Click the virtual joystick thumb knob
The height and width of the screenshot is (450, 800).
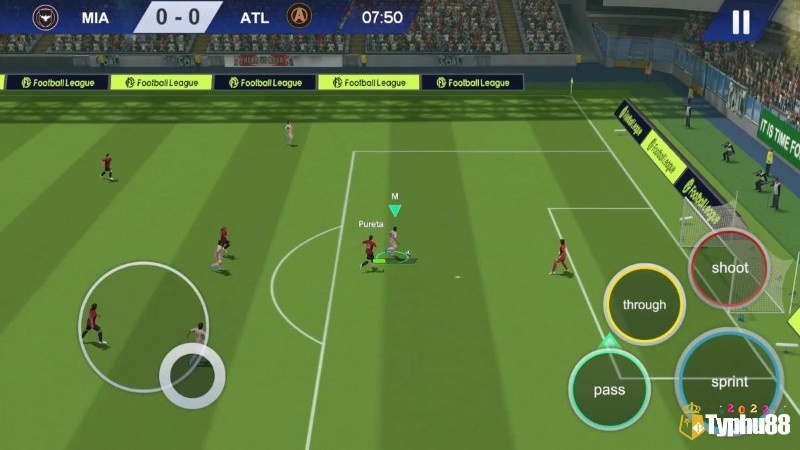(192, 375)
